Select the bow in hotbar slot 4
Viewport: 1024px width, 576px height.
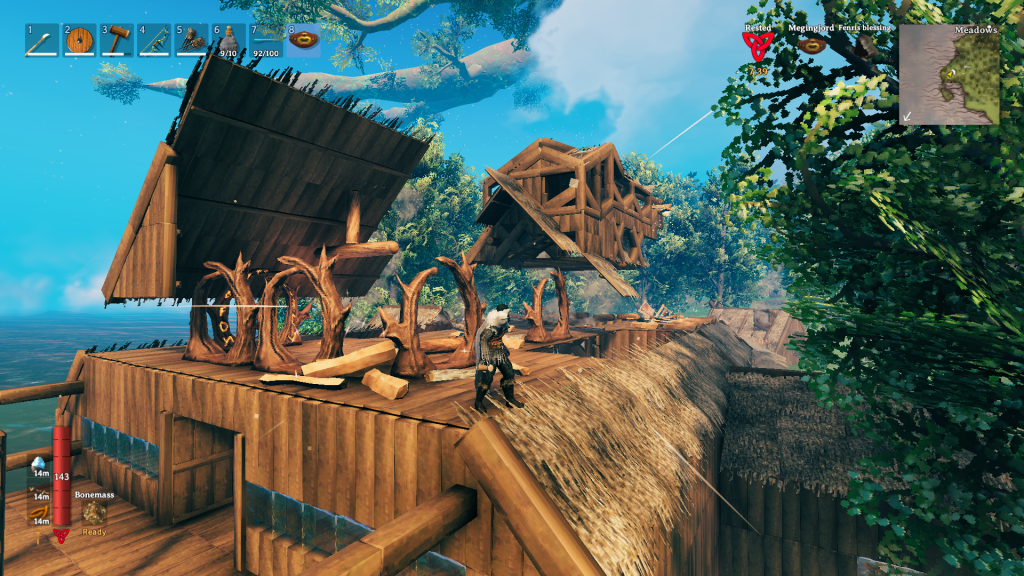(154, 41)
